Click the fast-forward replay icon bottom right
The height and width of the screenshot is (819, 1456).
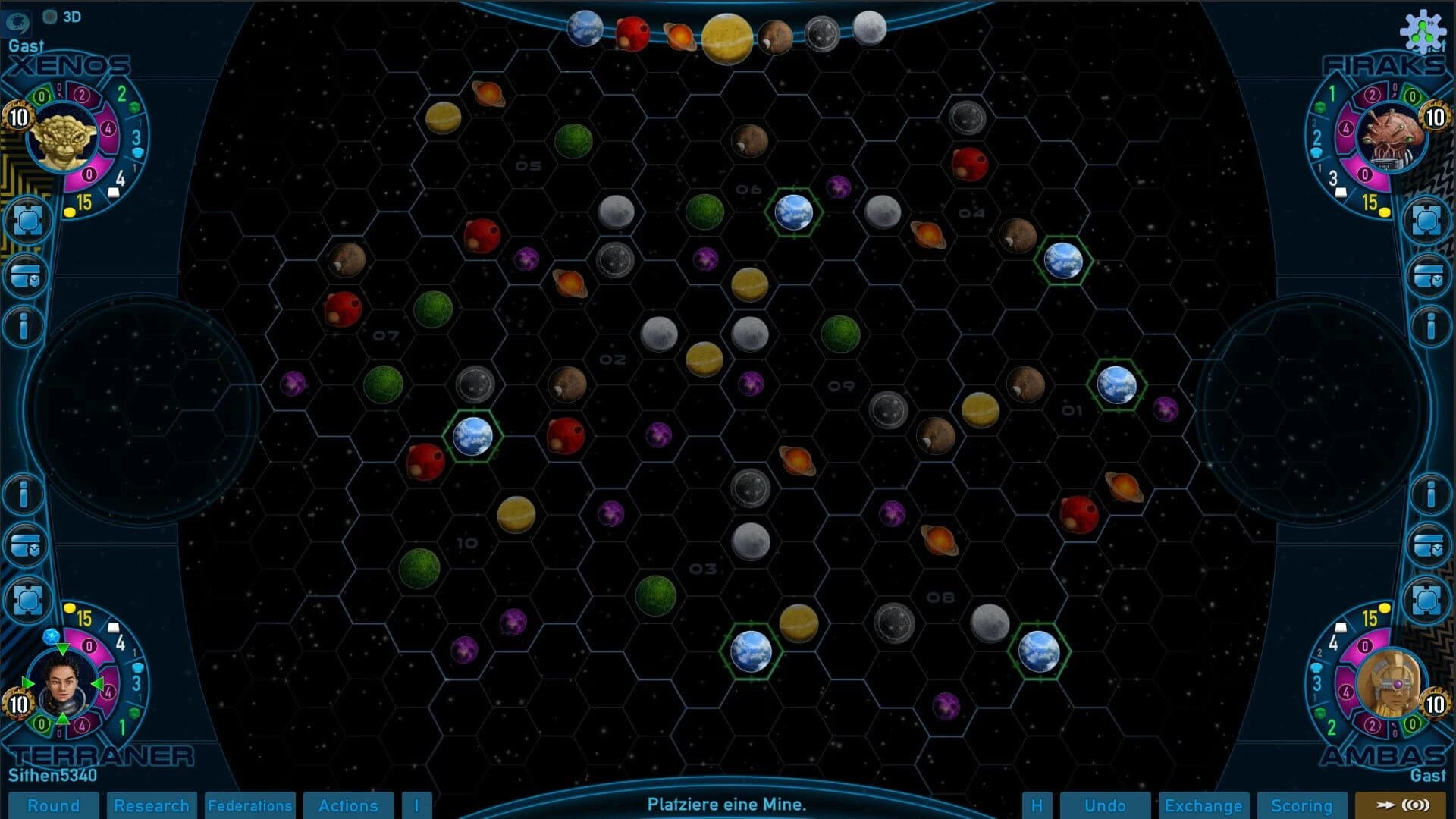(x=1409, y=806)
